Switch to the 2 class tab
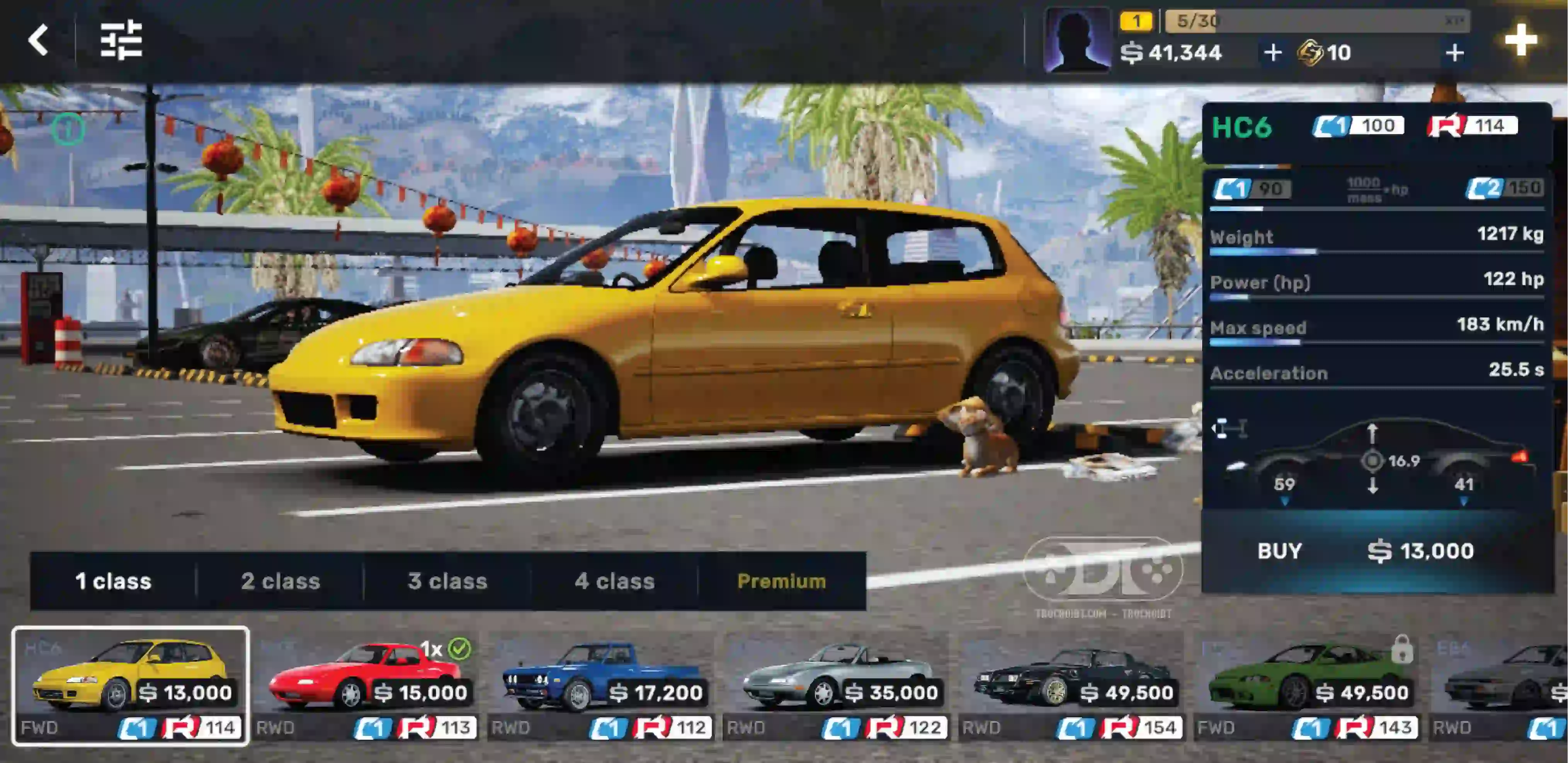This screenshot has height=763, width=1568. [x=281, y=581]
